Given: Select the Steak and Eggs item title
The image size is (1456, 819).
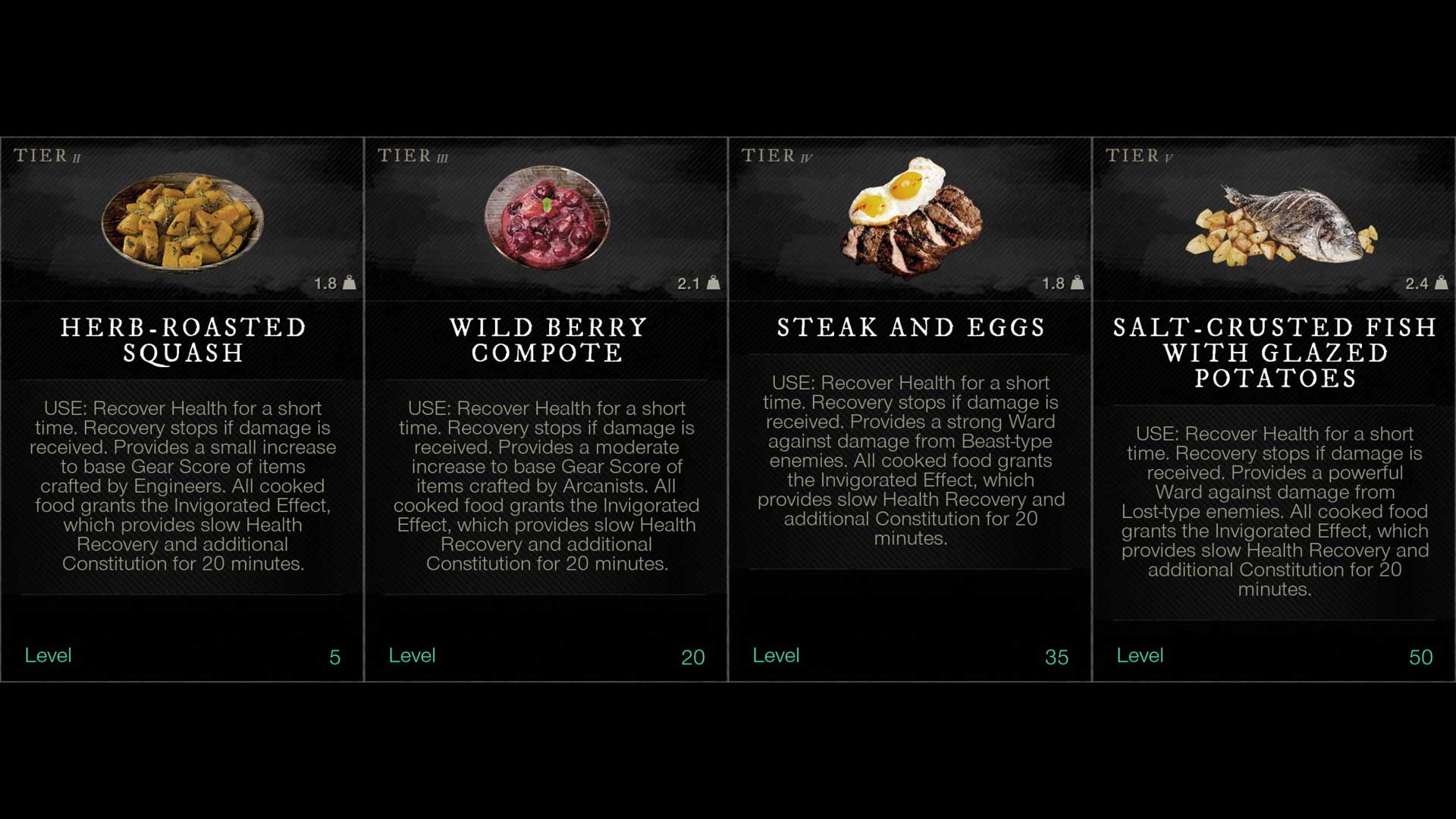Looking at the screenshot, I should pos(910,328).
